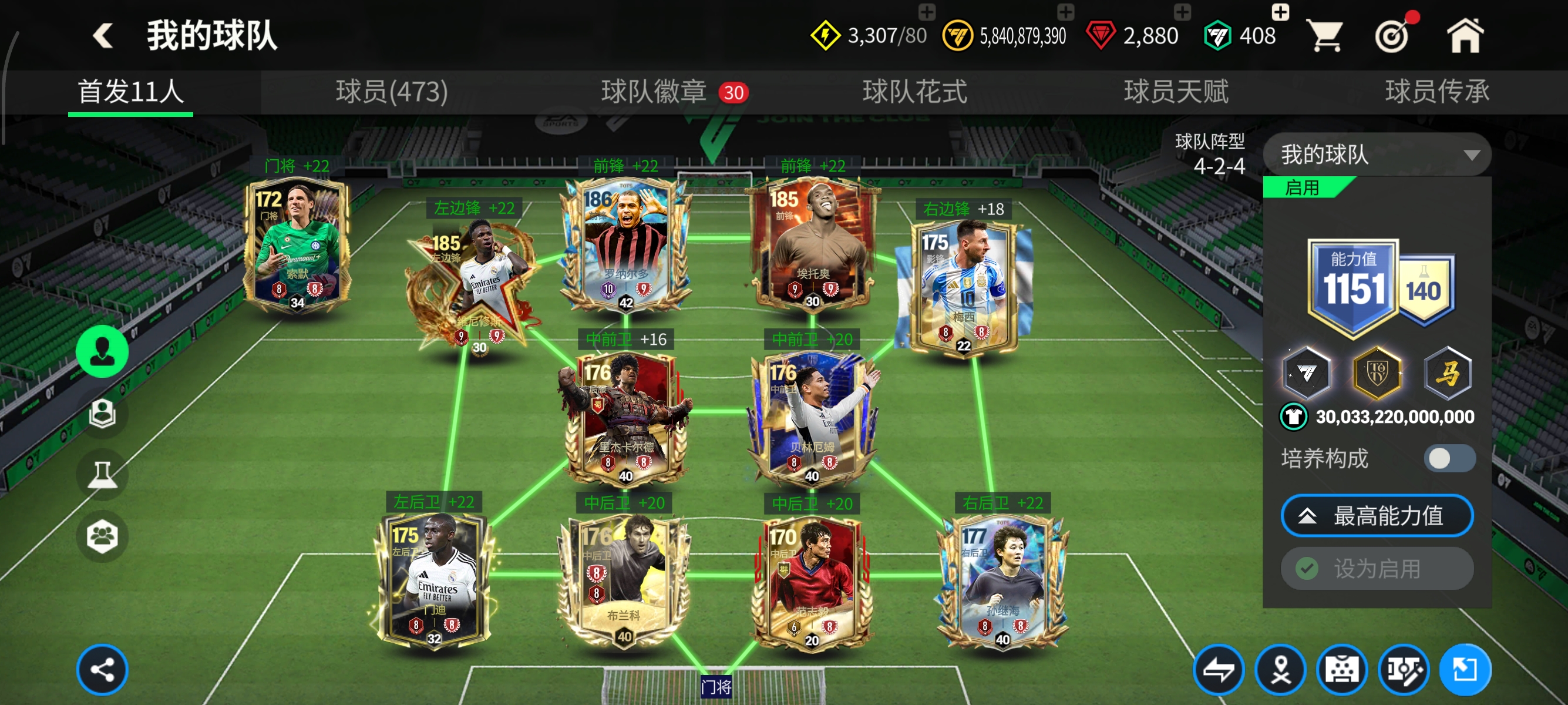Viewport: 1568px width, 705px height.
Task: Choose the 梅西 right winger card
Action: point(963,286)
